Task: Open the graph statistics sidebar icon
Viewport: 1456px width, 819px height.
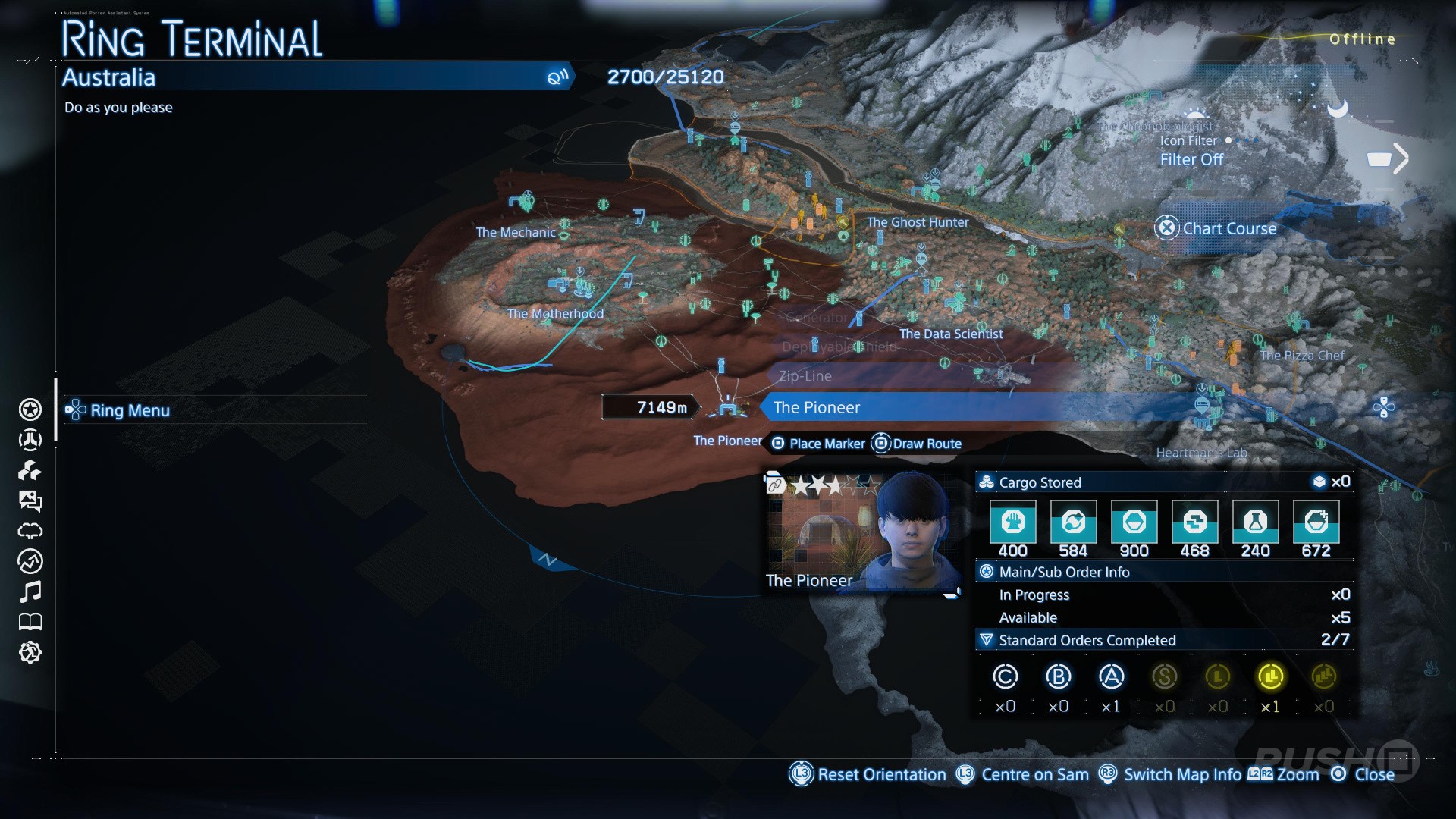Action: click(30, 561)
